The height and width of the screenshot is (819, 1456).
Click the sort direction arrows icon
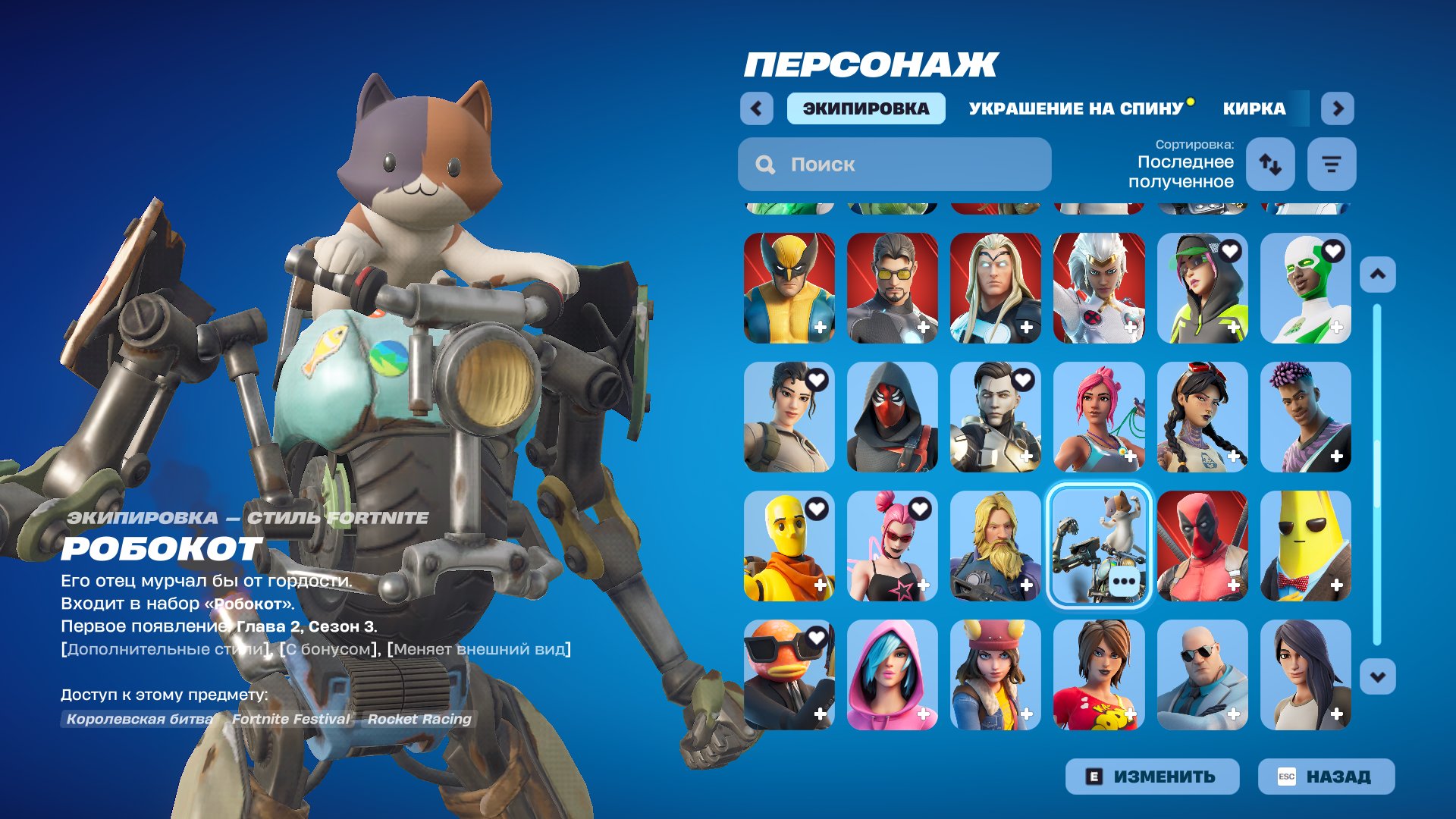pyautogui.click(x=1270, y=164)
